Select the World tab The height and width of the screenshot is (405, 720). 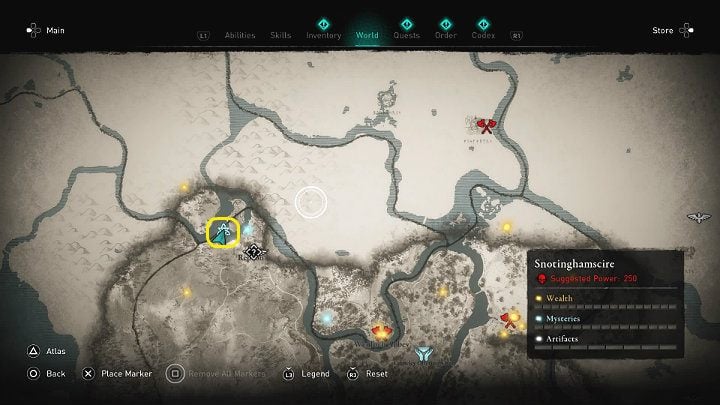coord(367,36)
